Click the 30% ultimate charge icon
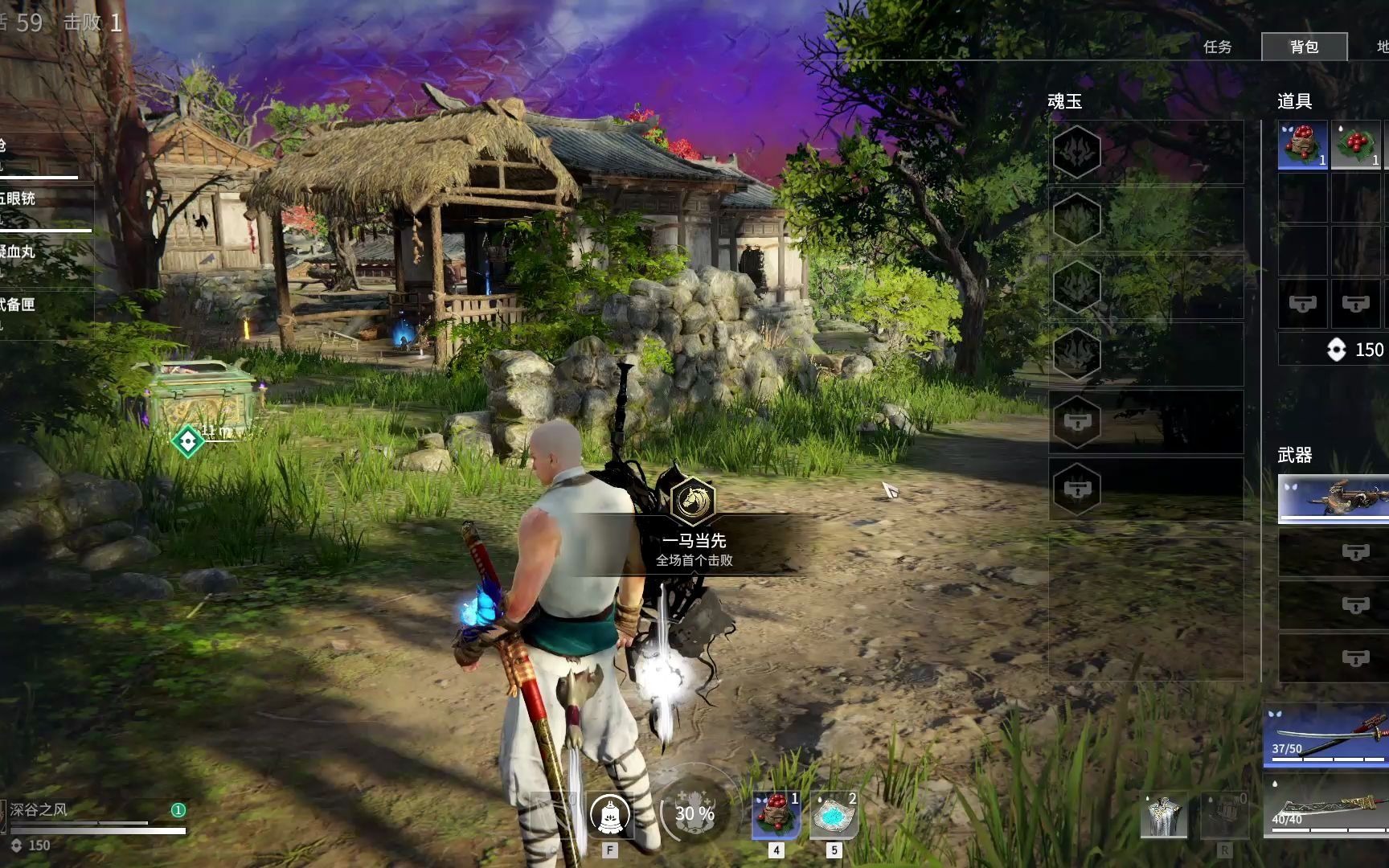 click(694, 813)
